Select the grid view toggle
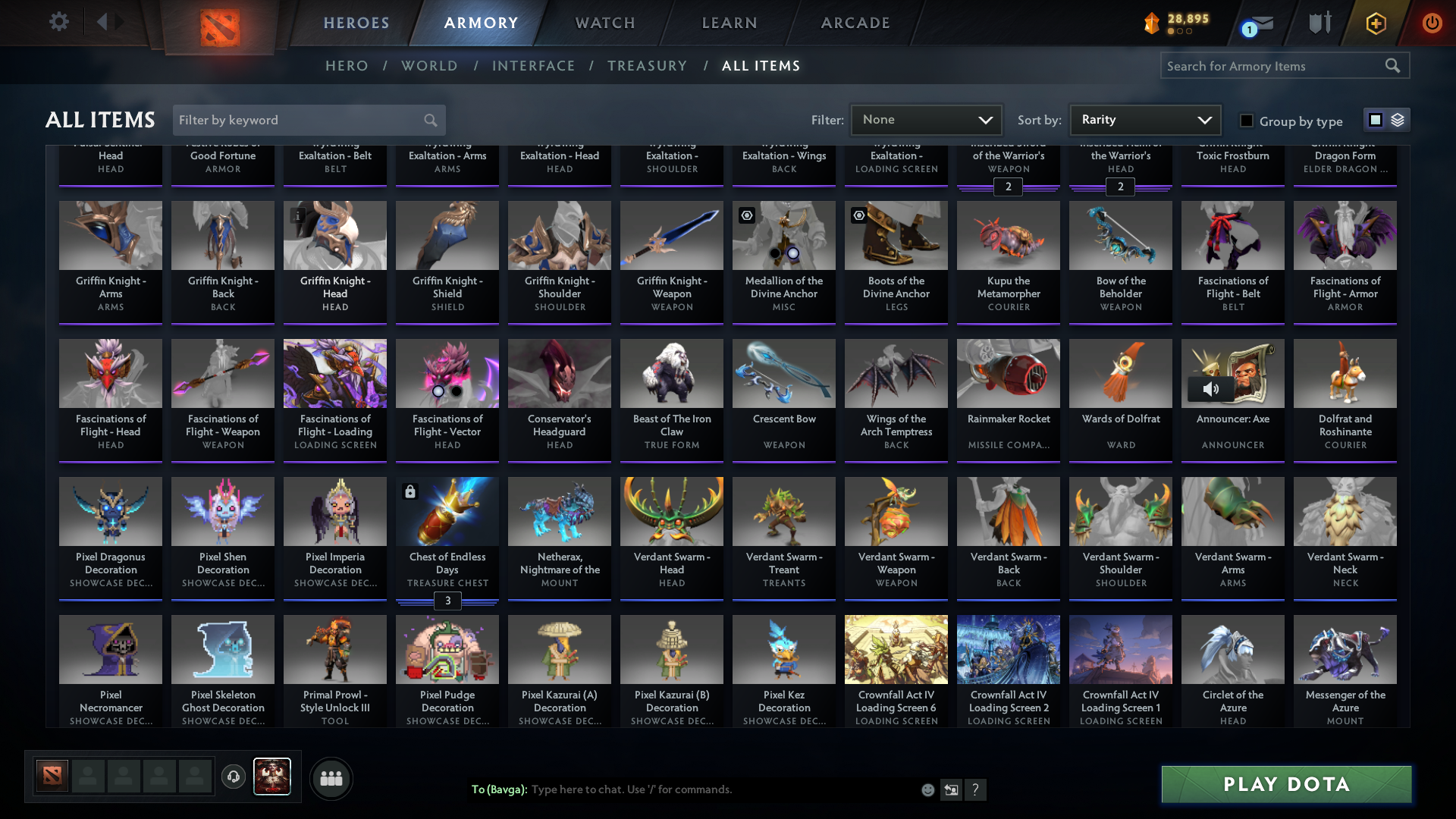The height and width of the screenshot is (819, 1456). tap(1375, 120)
